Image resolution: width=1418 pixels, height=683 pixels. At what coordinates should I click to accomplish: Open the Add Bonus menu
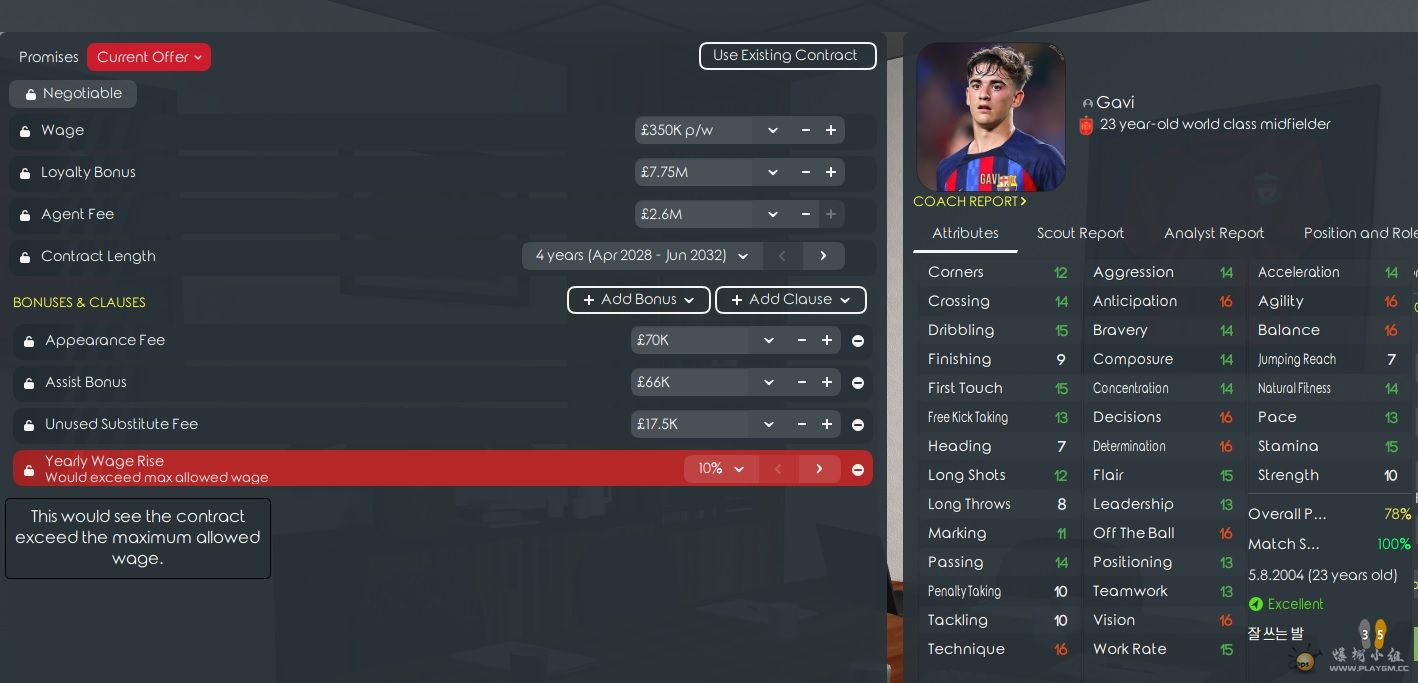click(638, 300)
